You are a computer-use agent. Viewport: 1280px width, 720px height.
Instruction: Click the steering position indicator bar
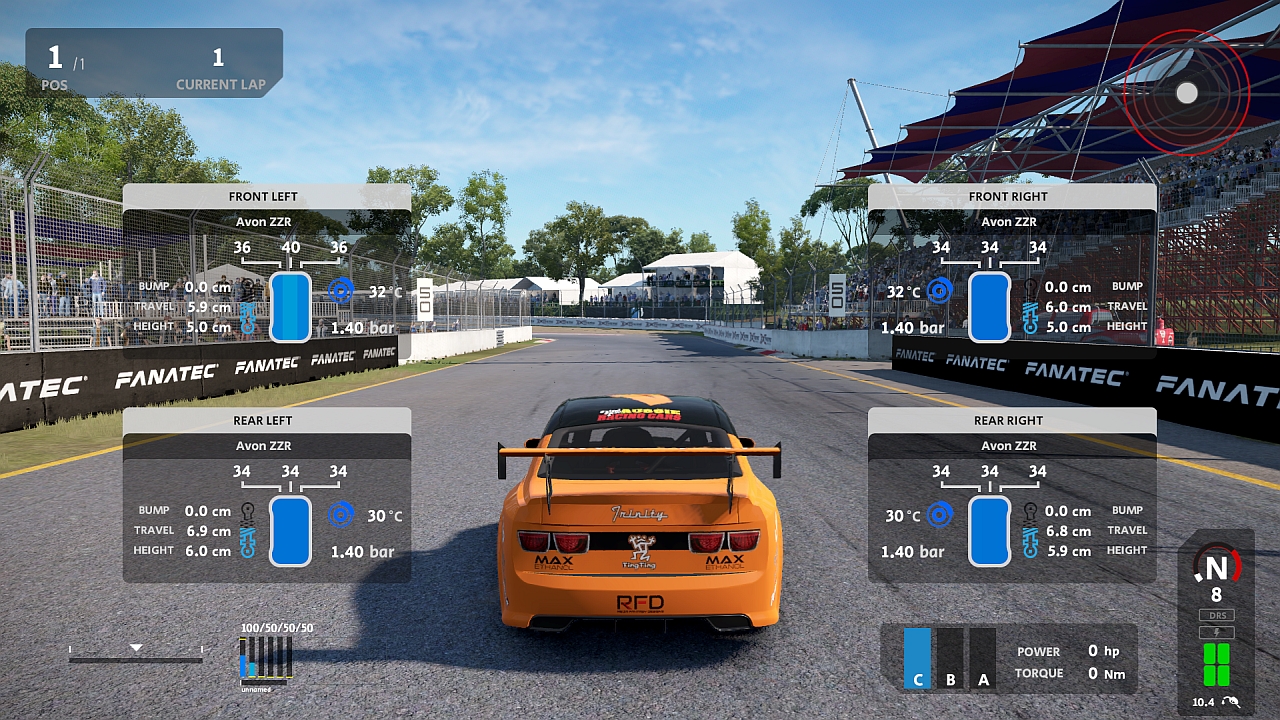click(x=136, y=655)
